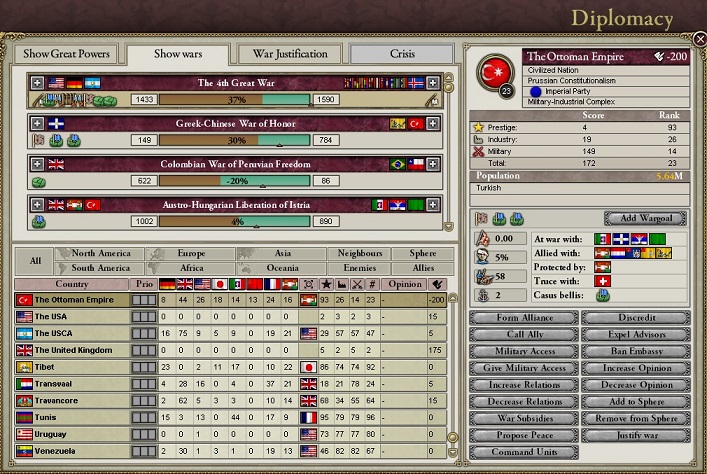Click Increase Relations button
707x474 pixels.
(x=523, y=385)
